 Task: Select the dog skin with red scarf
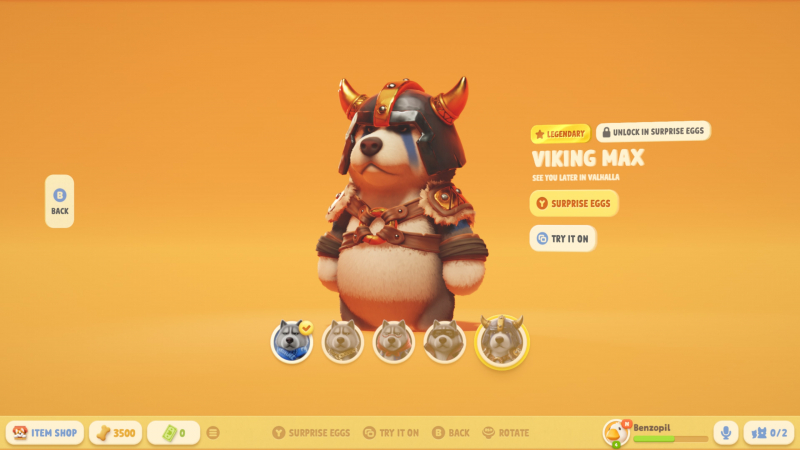pyautogui.click(x=394, y=342)
